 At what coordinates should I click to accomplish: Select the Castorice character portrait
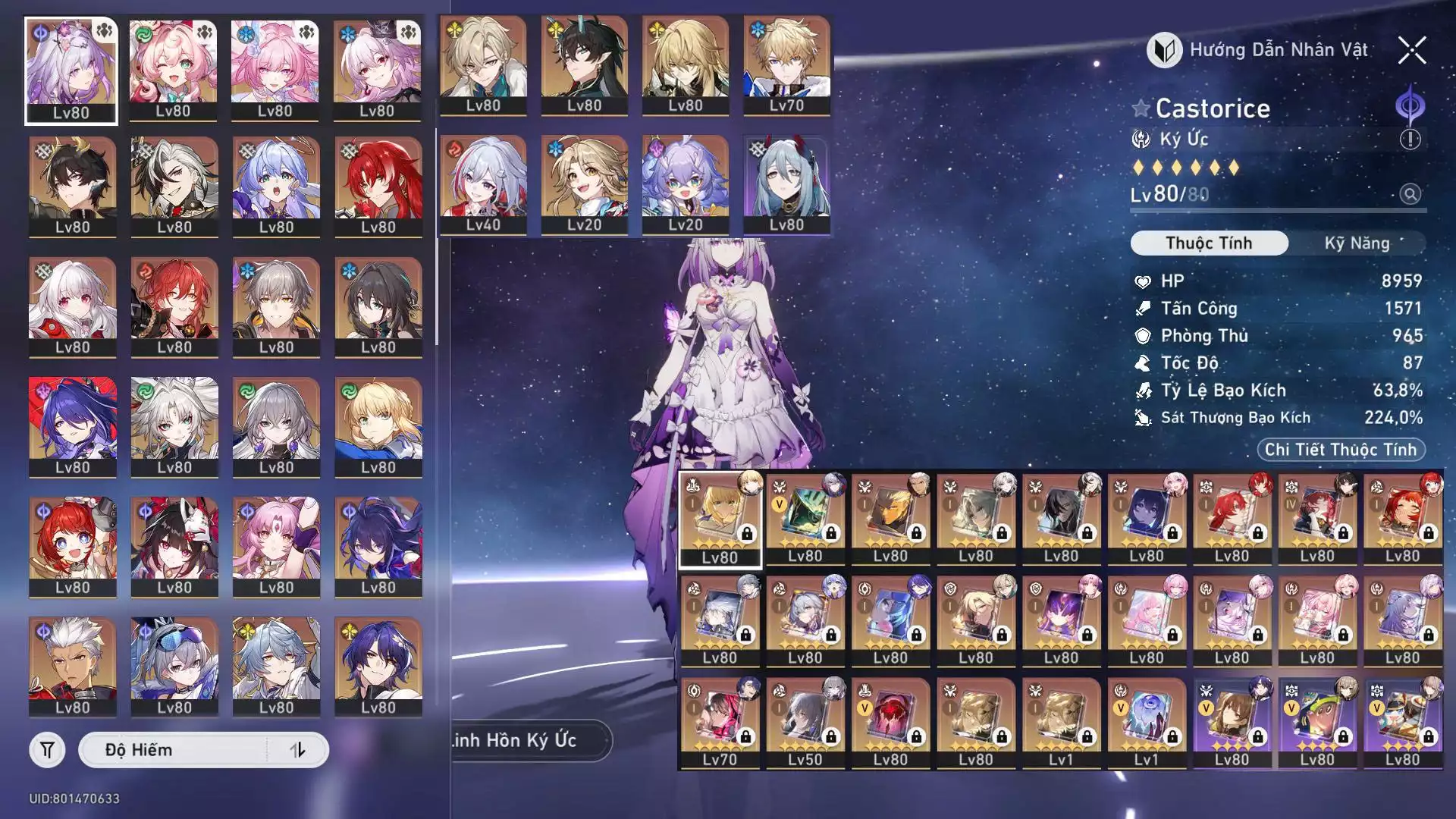pyautogui.click(x=71, y=70)
